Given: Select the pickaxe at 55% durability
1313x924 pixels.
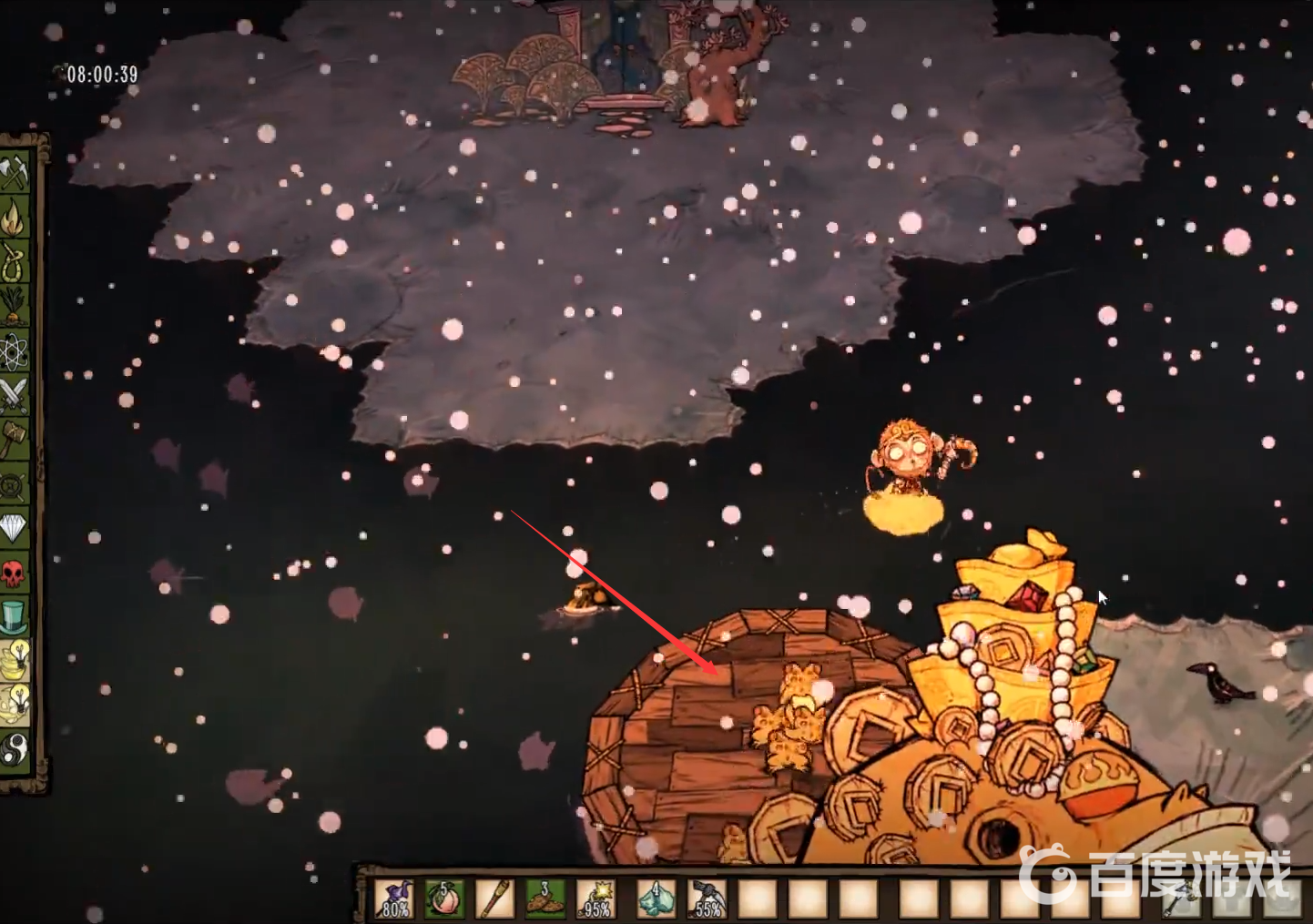Looking at the screenshot, I should coord(706,899).
